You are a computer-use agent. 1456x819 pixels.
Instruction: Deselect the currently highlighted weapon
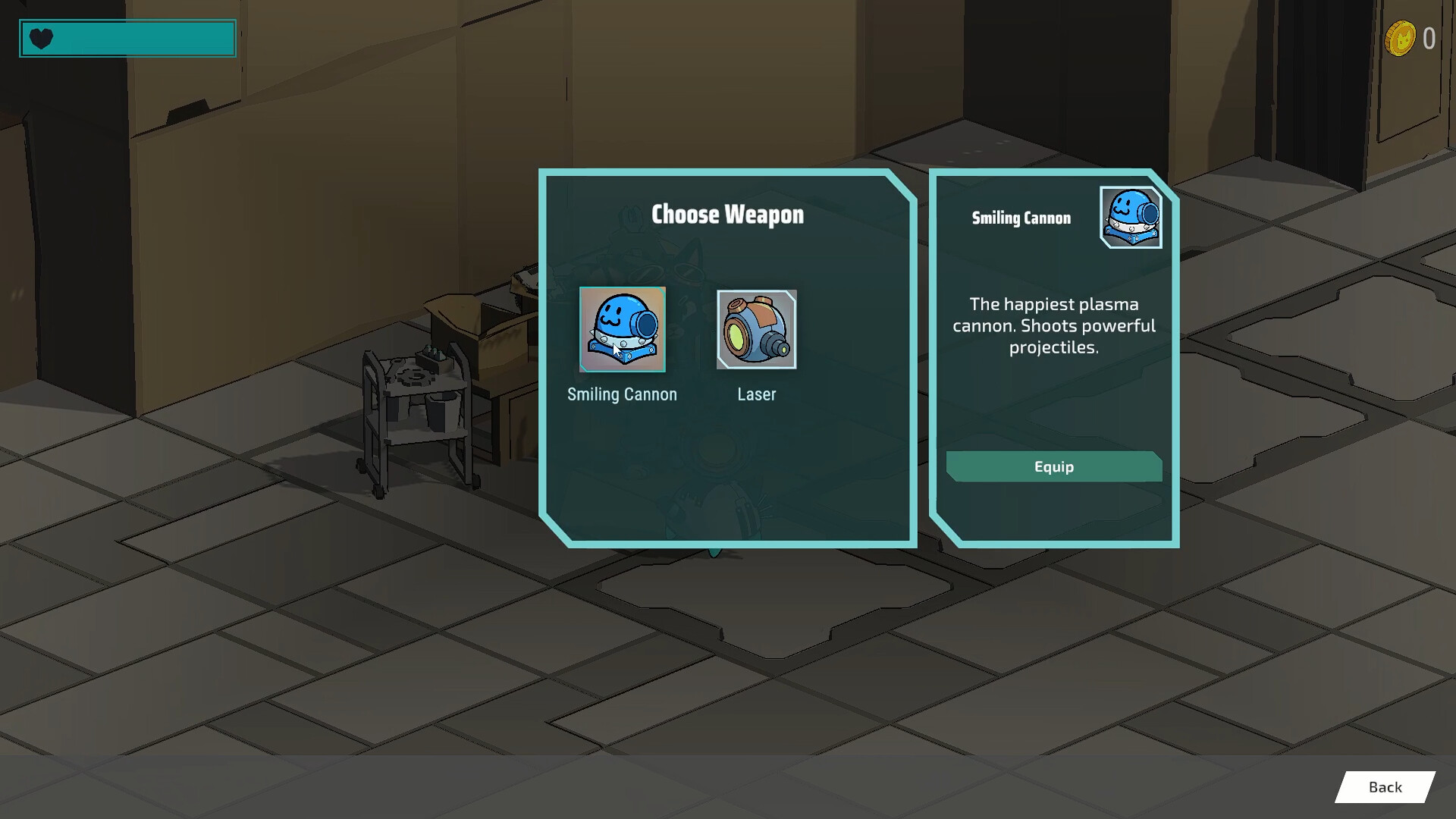[622, 329]
